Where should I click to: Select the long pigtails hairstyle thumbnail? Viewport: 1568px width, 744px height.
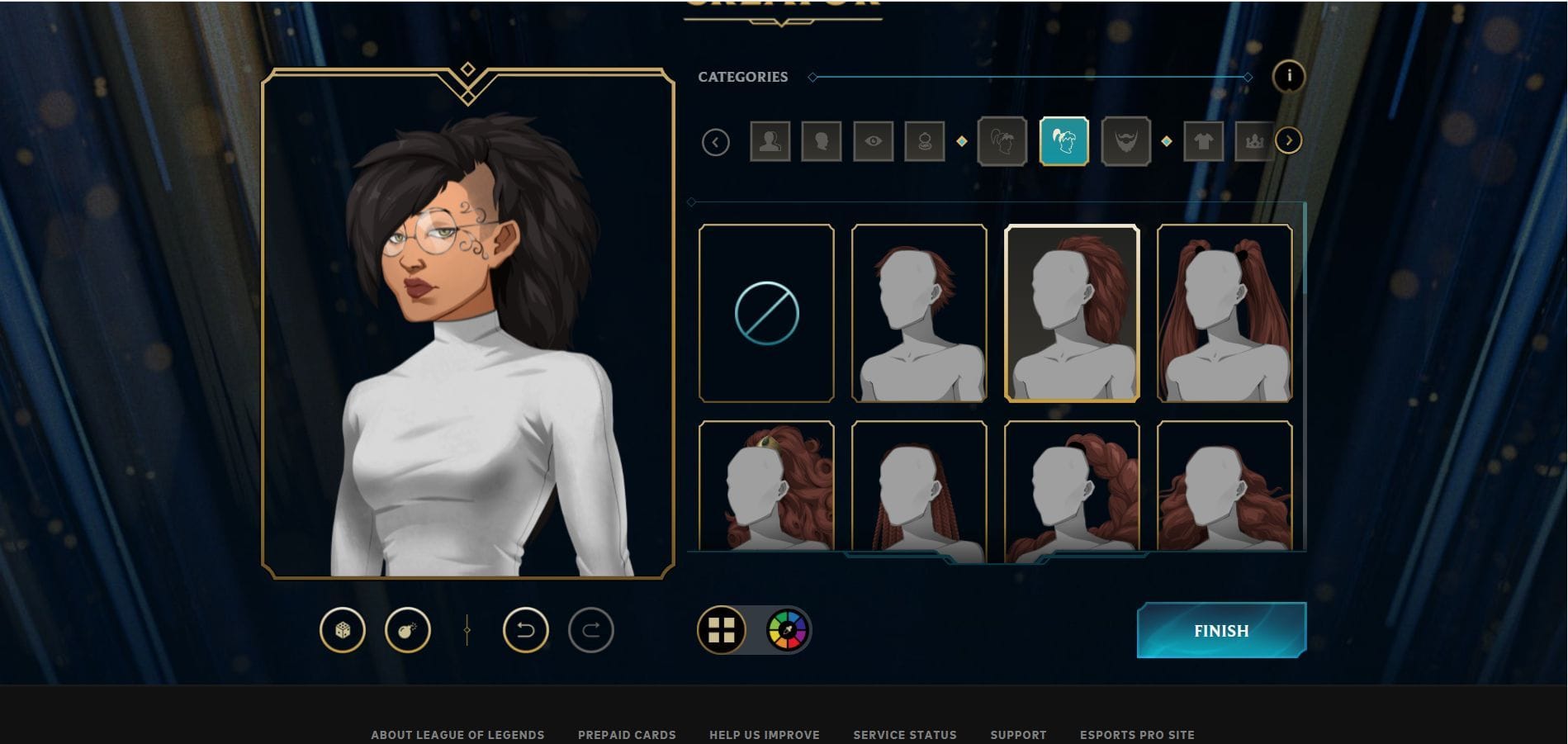(1225, 311)
